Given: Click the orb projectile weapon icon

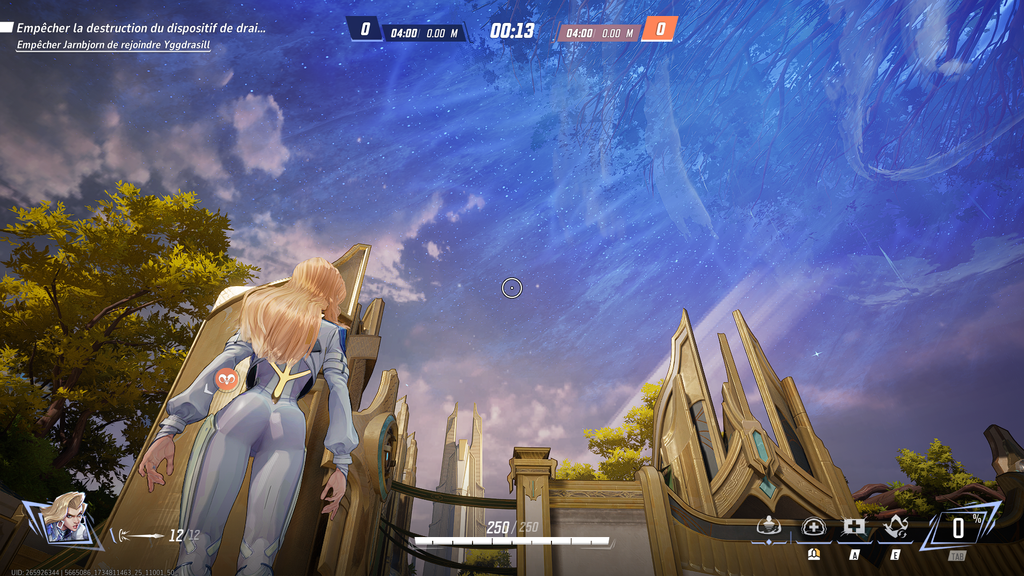Looking at the screenshot, I should pos(137,536).
